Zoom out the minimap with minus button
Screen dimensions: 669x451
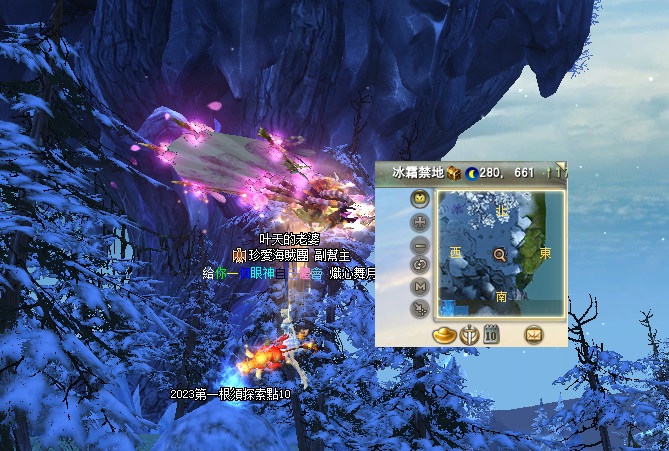point(420,243)
